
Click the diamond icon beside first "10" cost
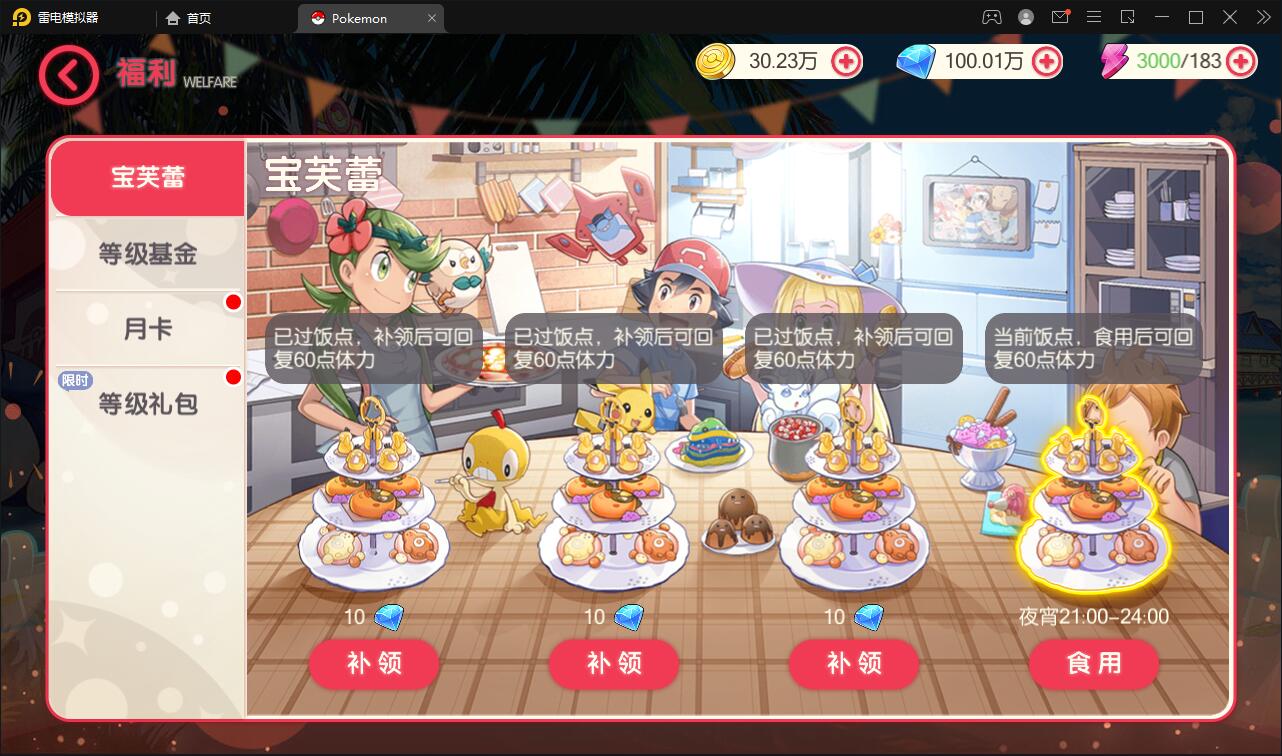(x=389, y=617)
